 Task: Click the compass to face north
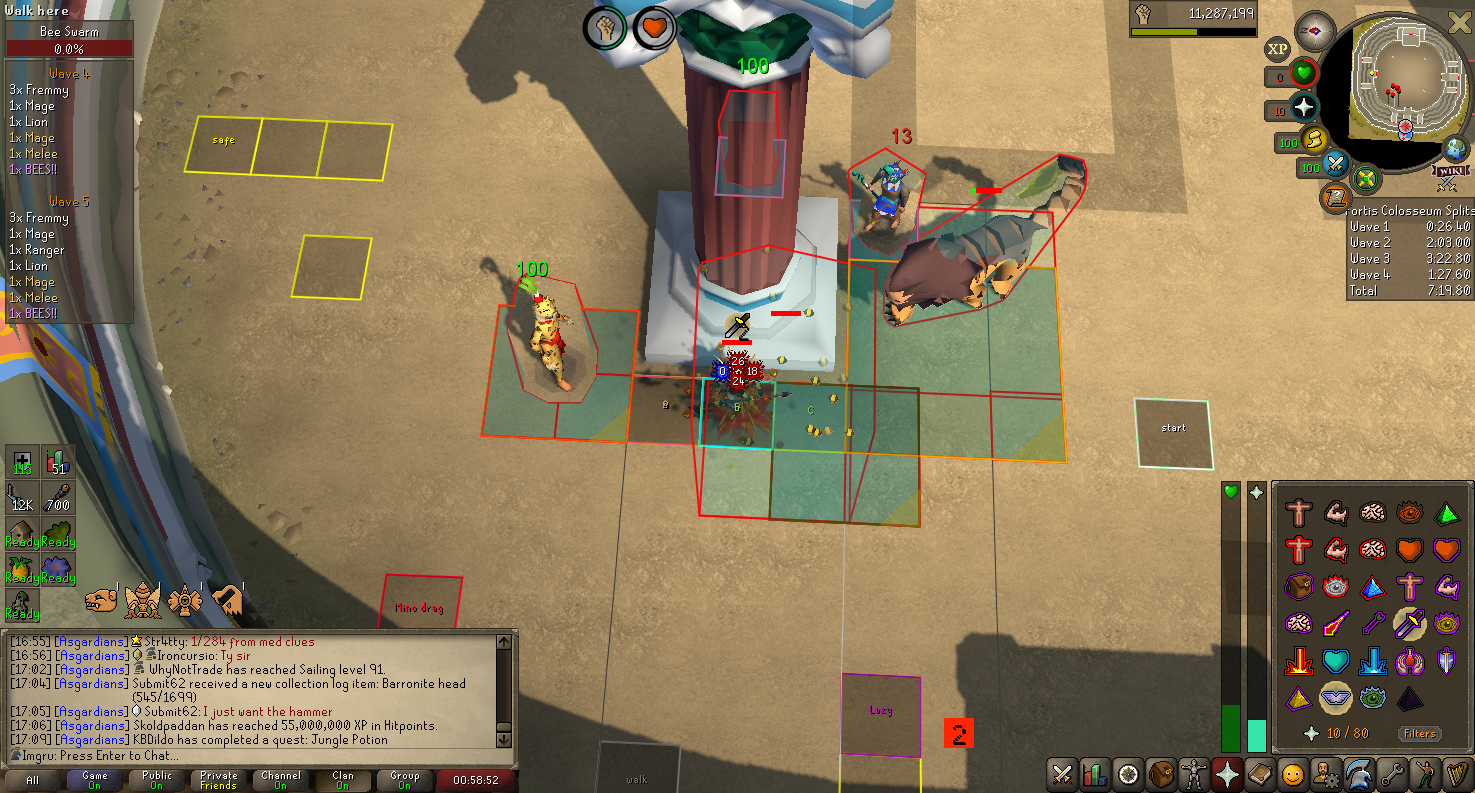[x=1316, y=32]
